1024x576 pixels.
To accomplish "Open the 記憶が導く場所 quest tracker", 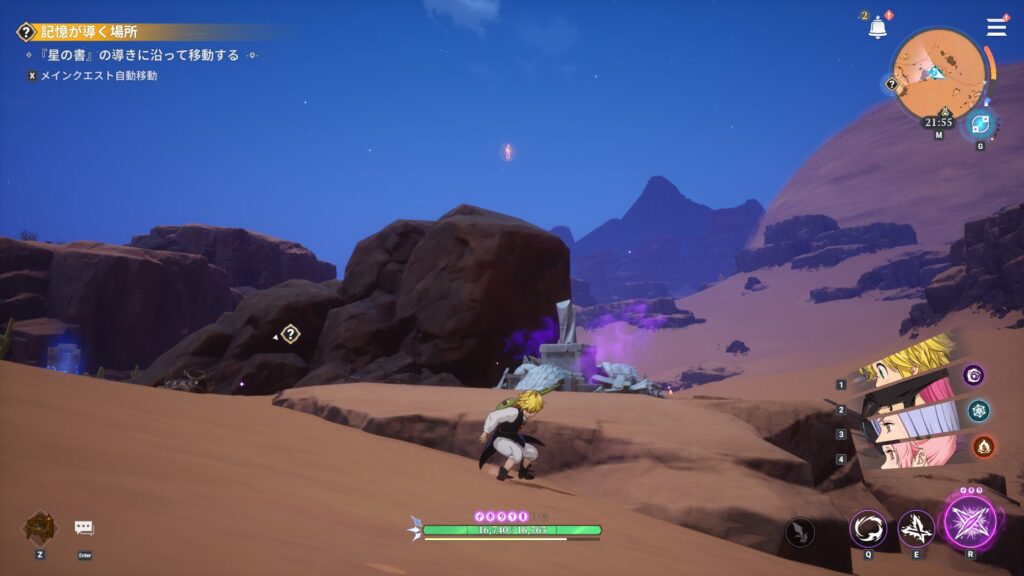I will pos(89,32).
